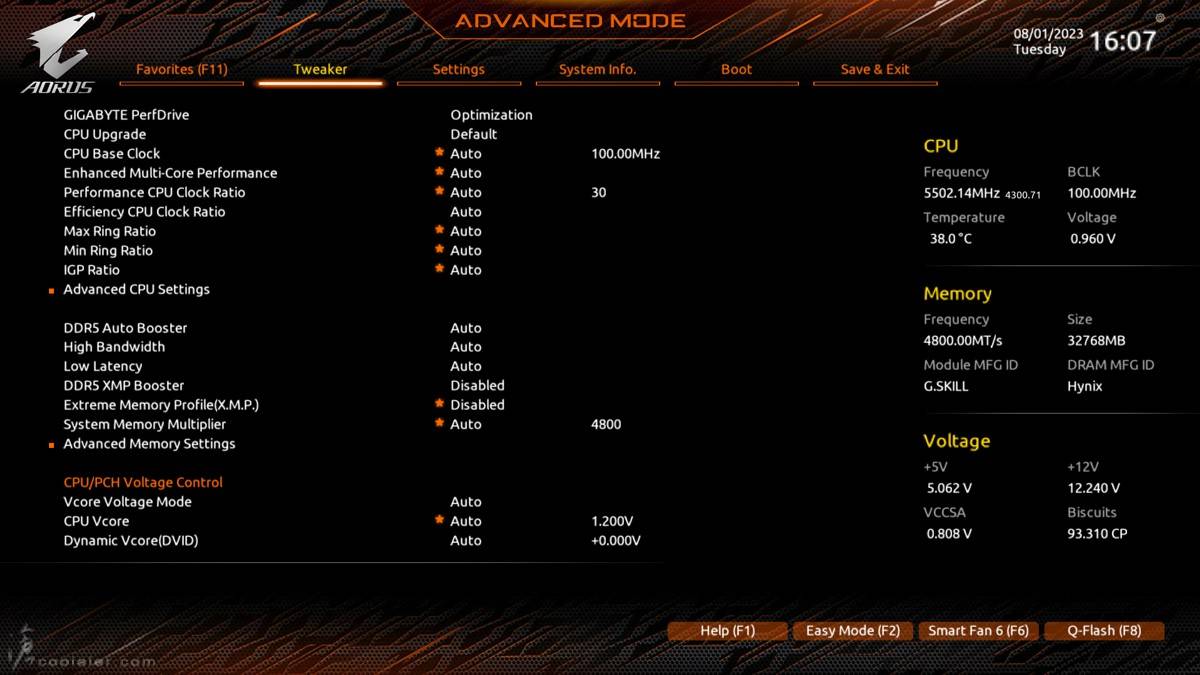Select the GIGABYTE PerfDrive option

[x=126, y=115]
